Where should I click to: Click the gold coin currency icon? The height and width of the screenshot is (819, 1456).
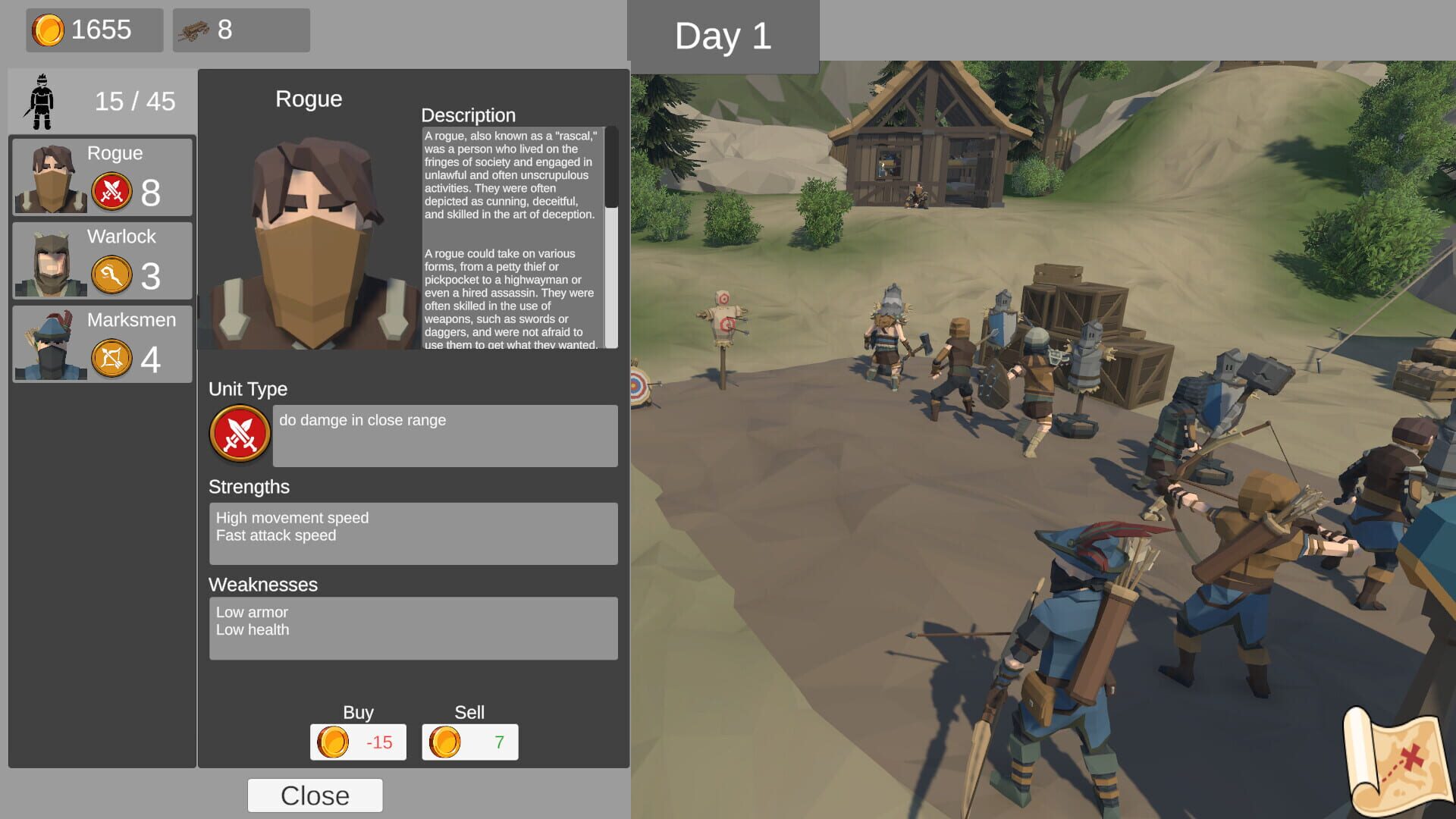(49, 30)
